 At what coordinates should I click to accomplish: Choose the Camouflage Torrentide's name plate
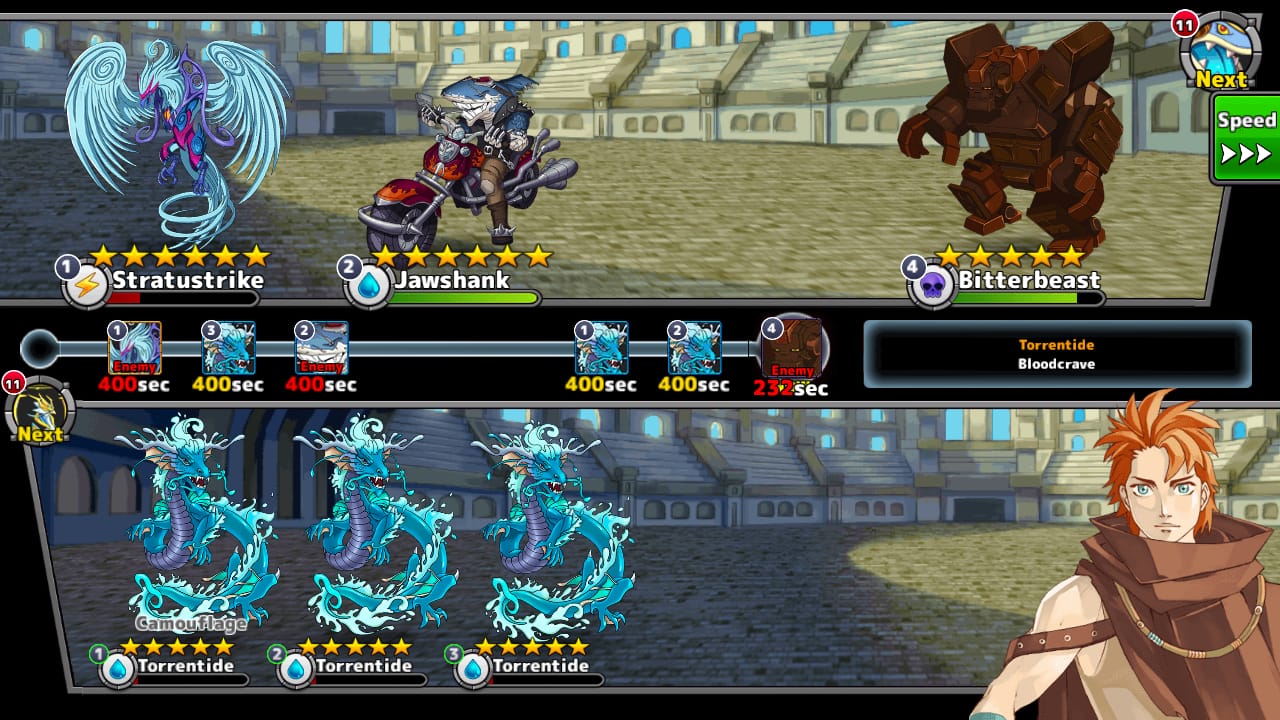(x=185, y=666)
